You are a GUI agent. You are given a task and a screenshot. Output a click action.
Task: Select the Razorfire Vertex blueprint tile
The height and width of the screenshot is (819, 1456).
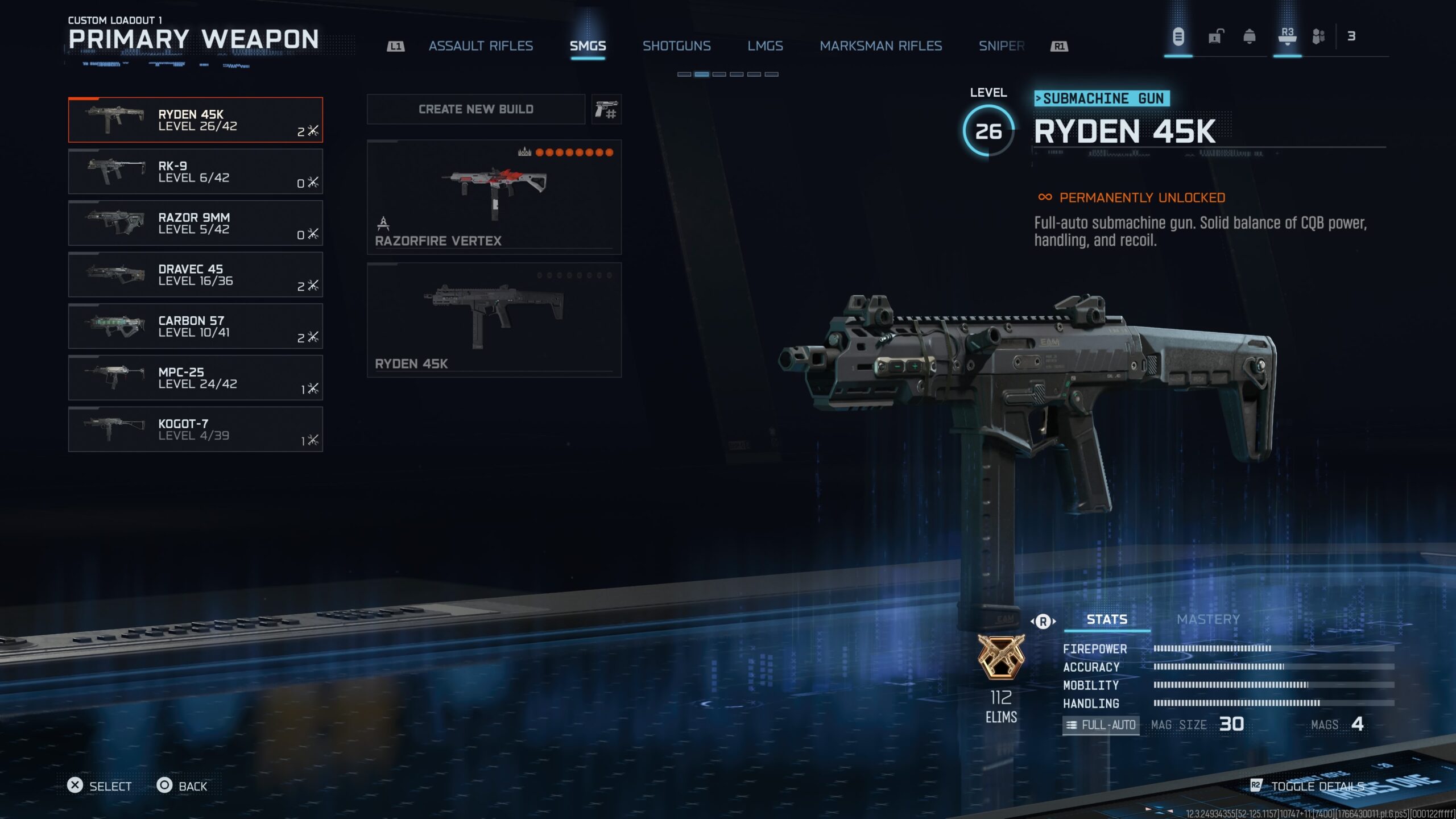coord(494,197)
